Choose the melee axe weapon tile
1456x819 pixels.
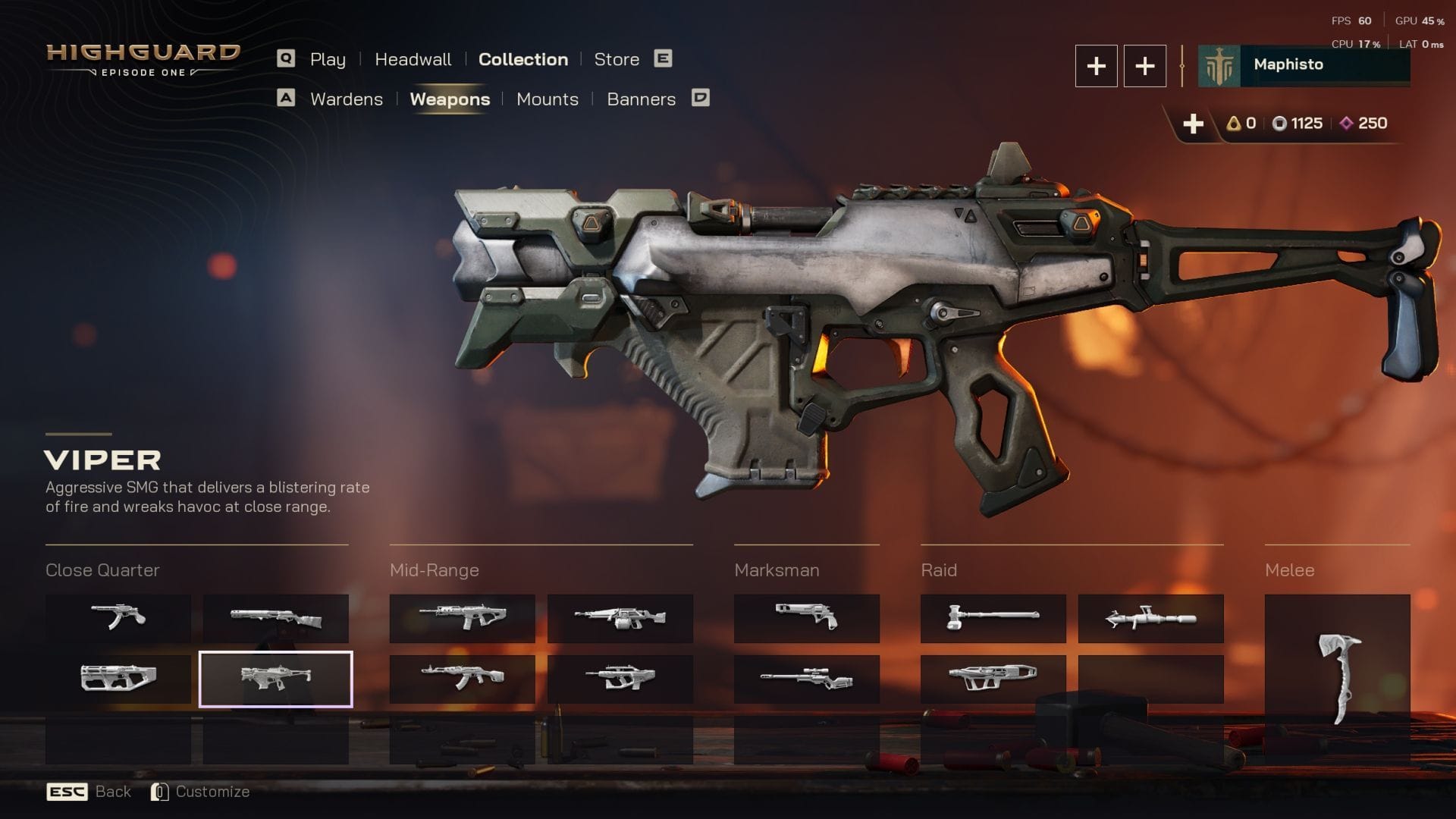tap(1337, 679)
